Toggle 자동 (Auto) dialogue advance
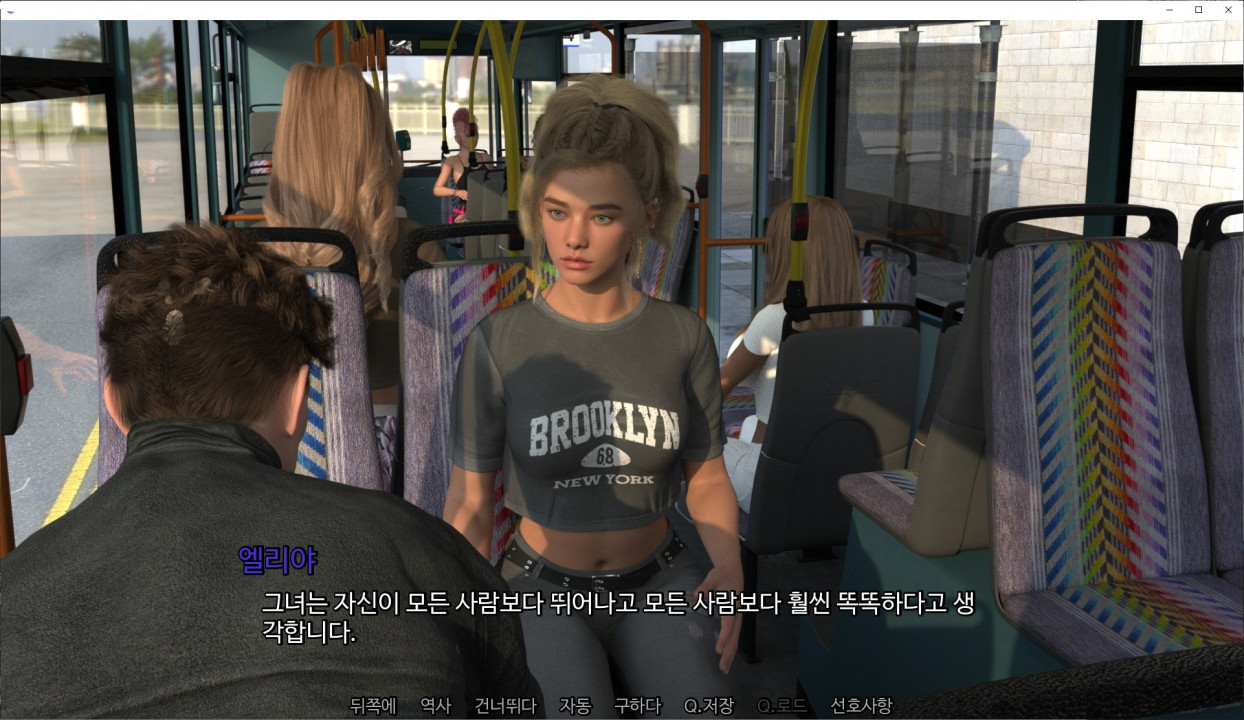The width and height of the screenshot is (1244, 720). coord(575,705)
